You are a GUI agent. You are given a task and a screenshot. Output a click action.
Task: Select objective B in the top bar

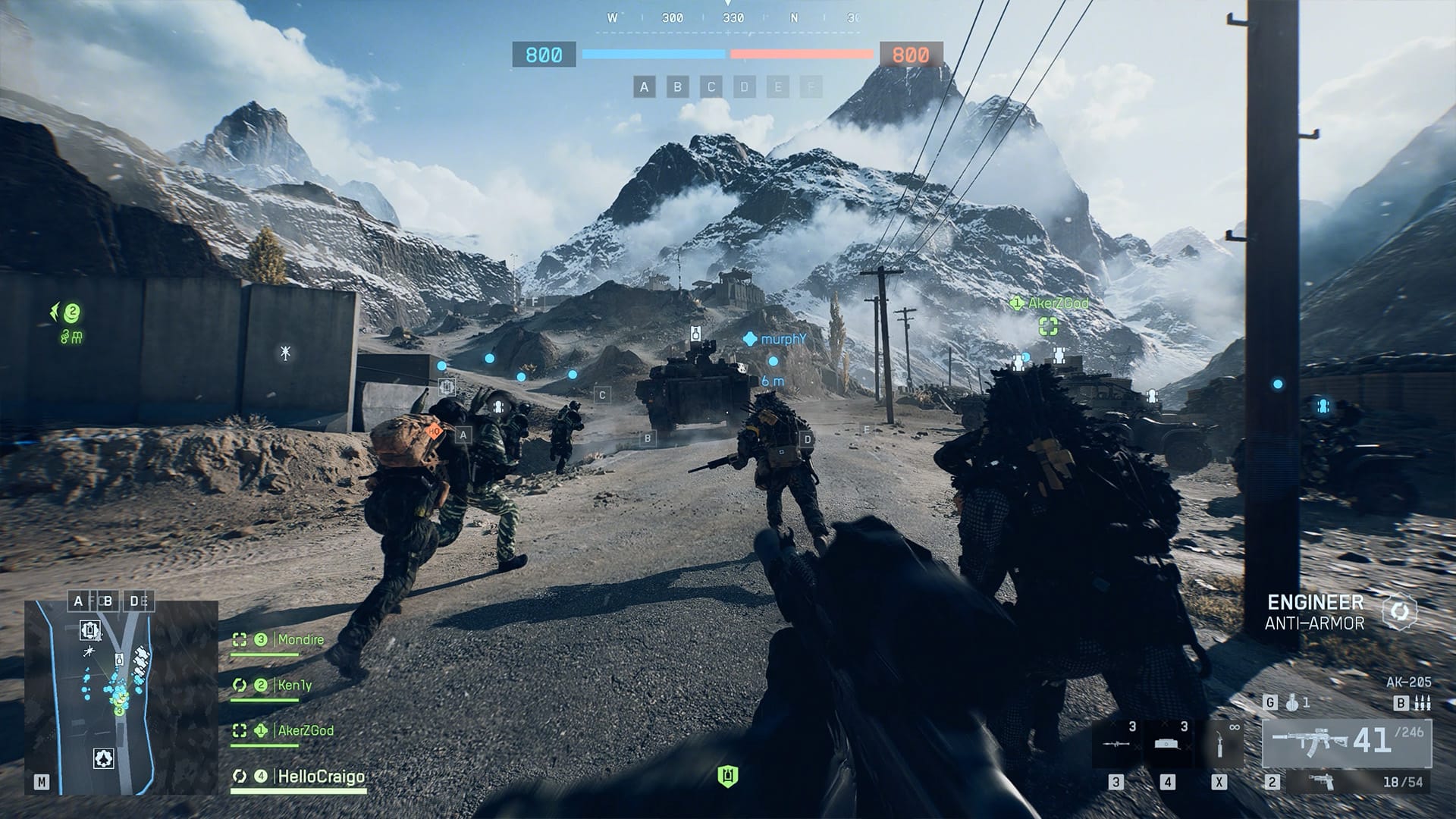point(677,87)
